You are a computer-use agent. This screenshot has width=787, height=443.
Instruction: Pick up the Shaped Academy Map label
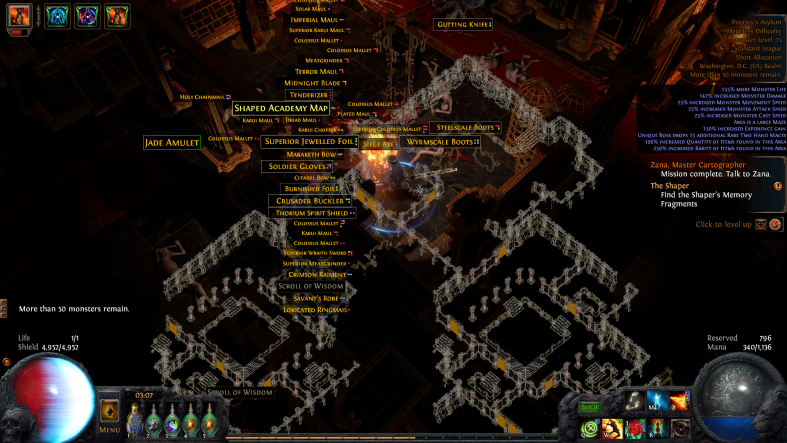coord(280,108)
